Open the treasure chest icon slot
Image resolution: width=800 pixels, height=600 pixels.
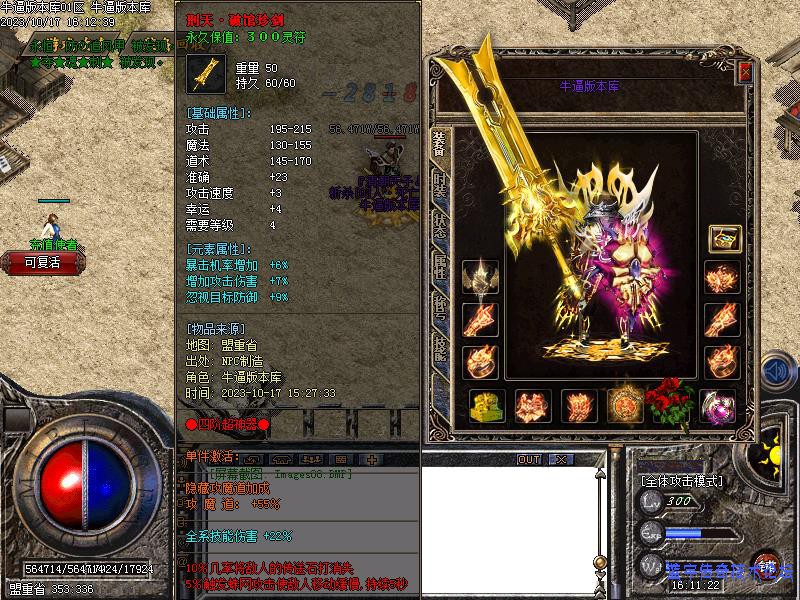point(723,238)
